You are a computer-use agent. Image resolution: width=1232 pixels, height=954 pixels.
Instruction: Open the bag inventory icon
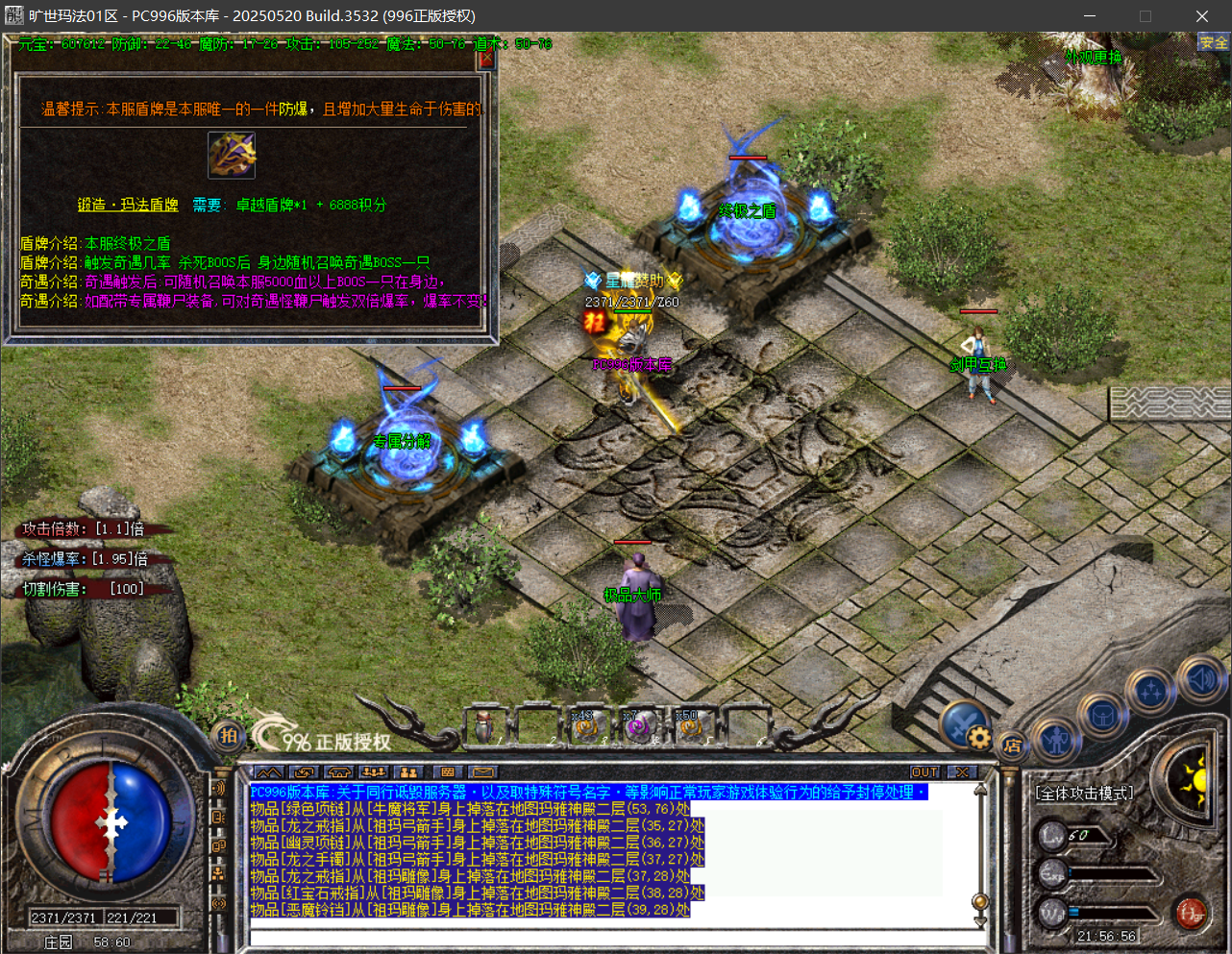pyautogui.click(x=1101, y=716)
